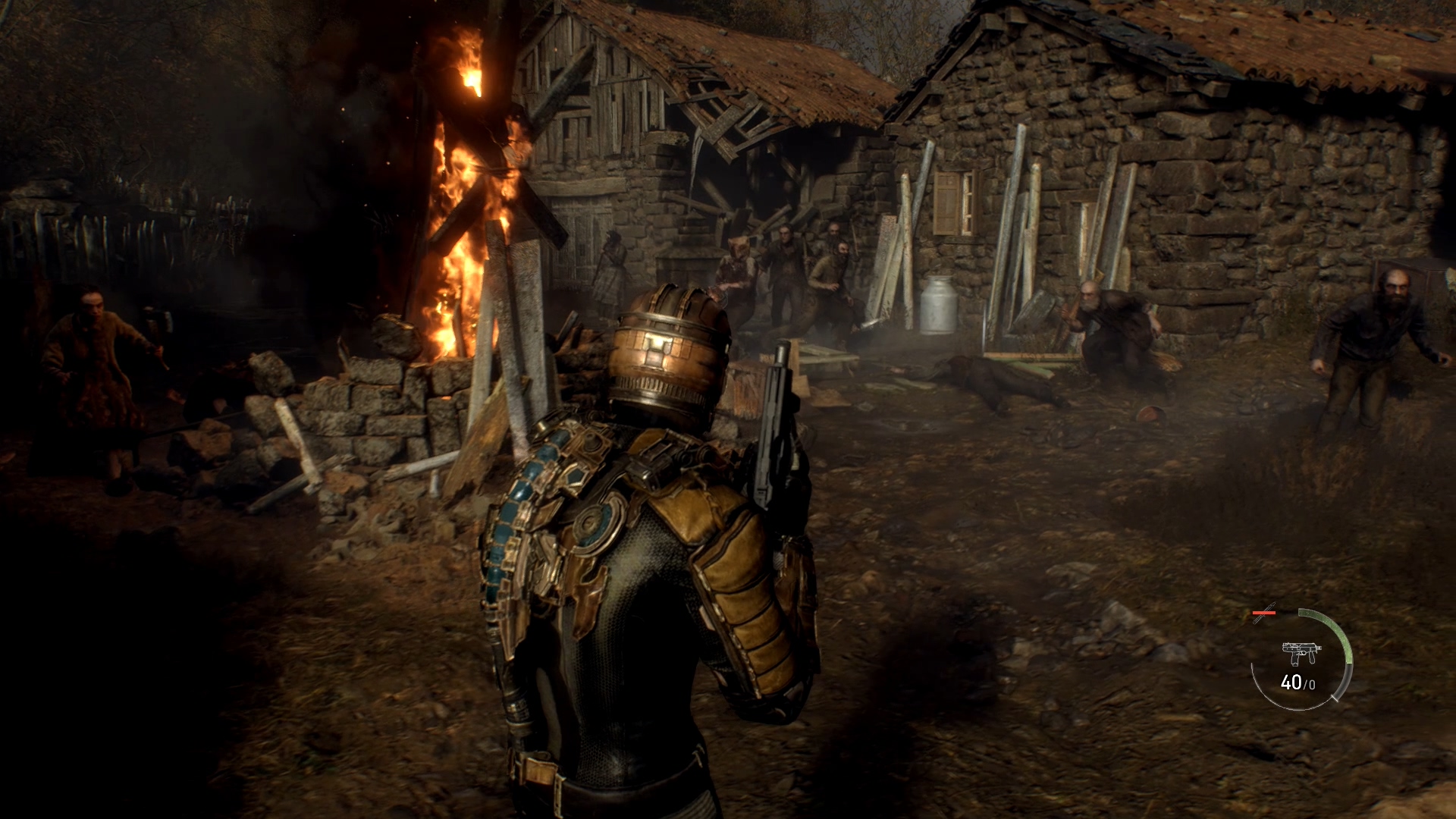Select the knife icon above the weapon

click(x=1264, y=613)
